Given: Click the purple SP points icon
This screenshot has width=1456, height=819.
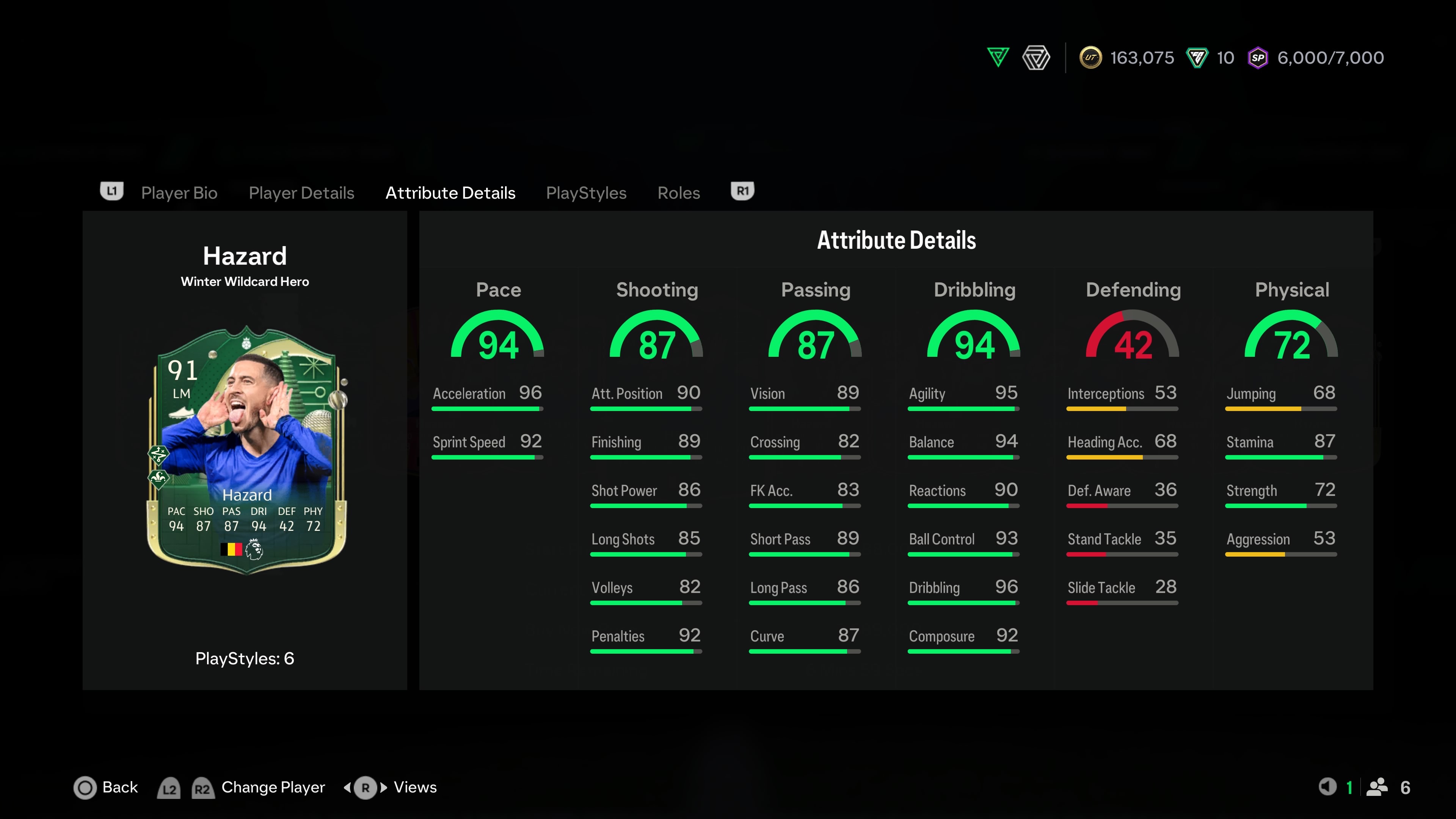Looking at the screenshot, I should pos(1258,58).
